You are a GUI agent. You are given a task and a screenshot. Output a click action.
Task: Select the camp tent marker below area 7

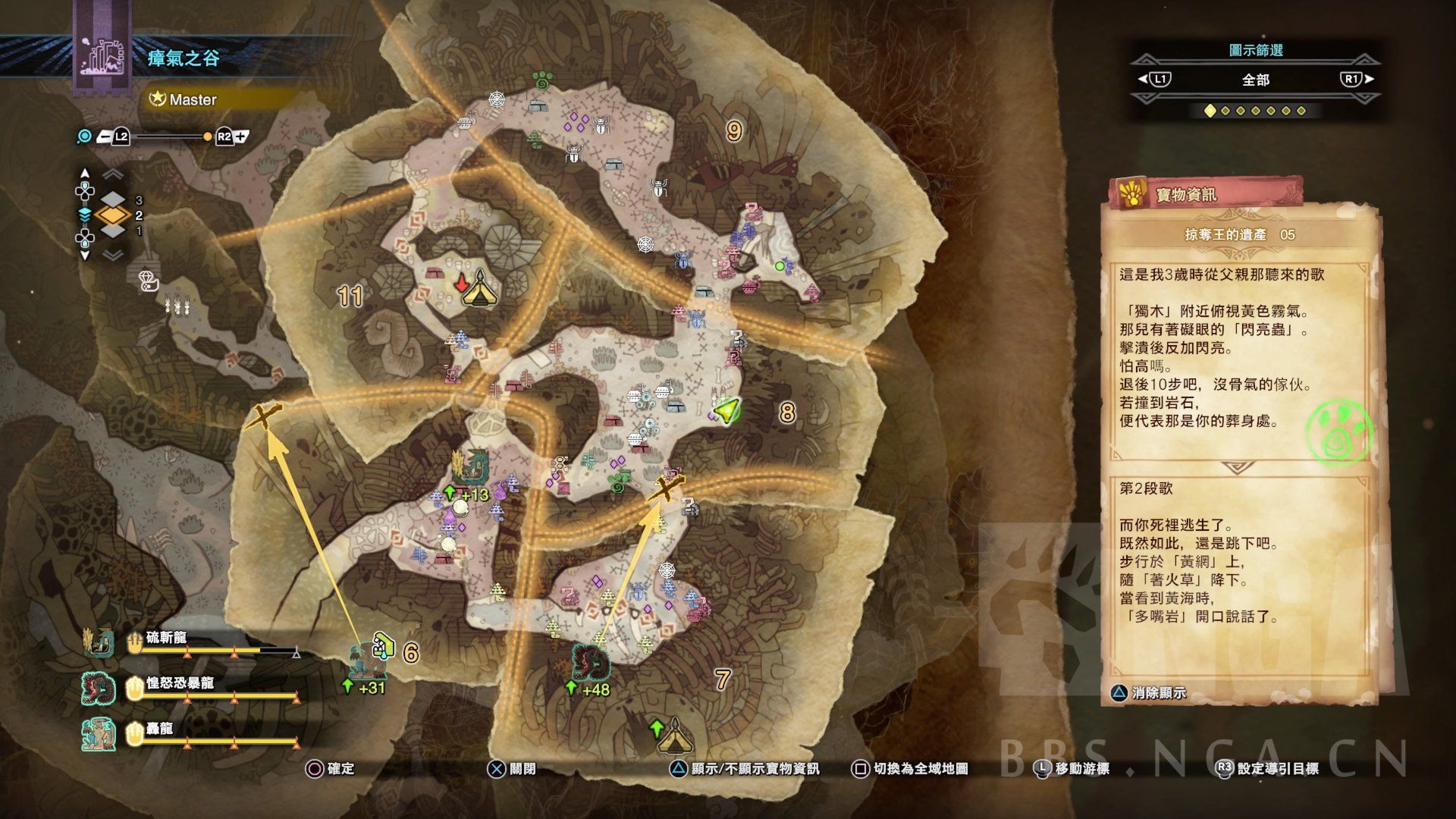coord(672,737)
